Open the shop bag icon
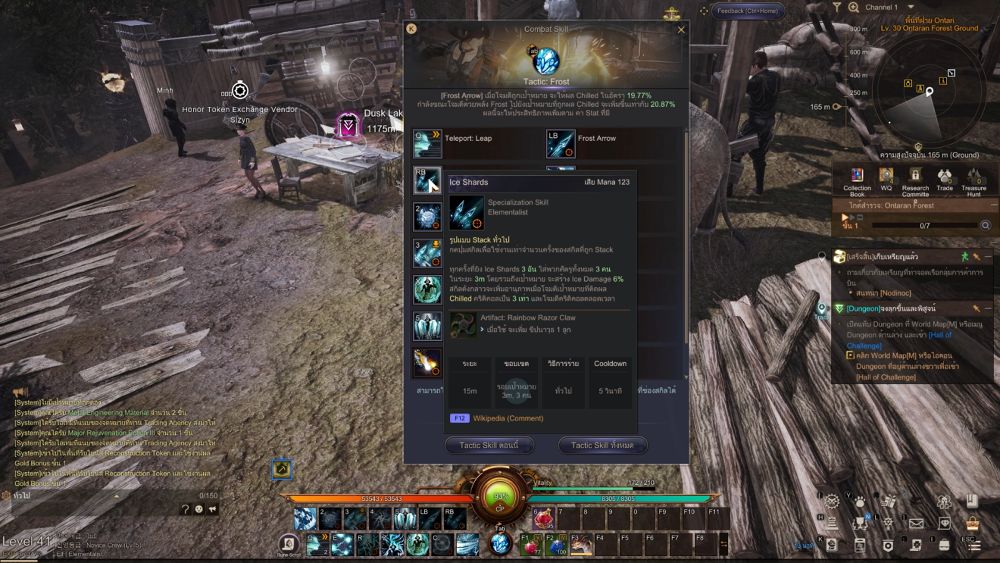This screenshot has width=1000, height=563. 972,522
